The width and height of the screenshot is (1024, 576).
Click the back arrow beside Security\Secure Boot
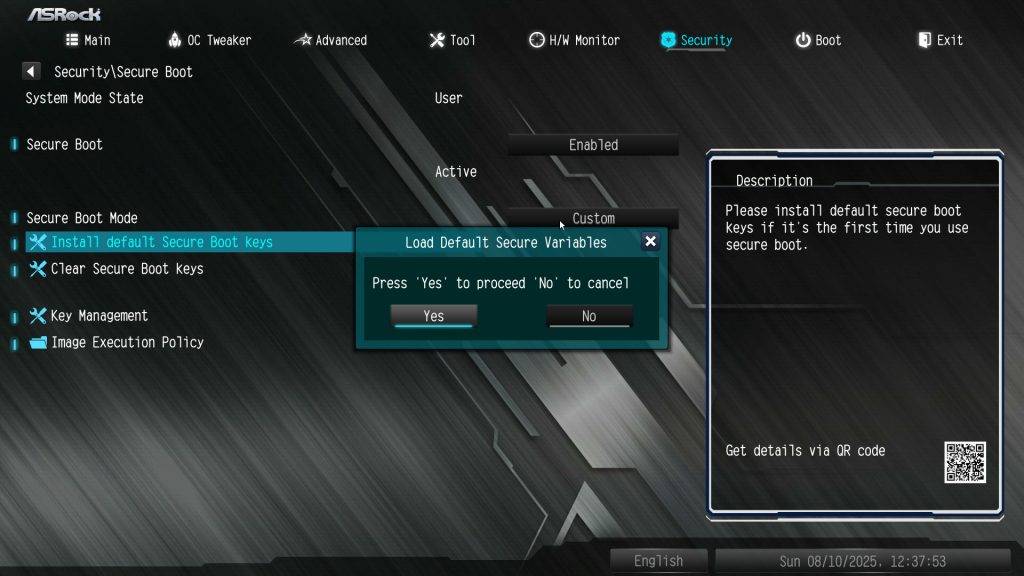point(31,72)
